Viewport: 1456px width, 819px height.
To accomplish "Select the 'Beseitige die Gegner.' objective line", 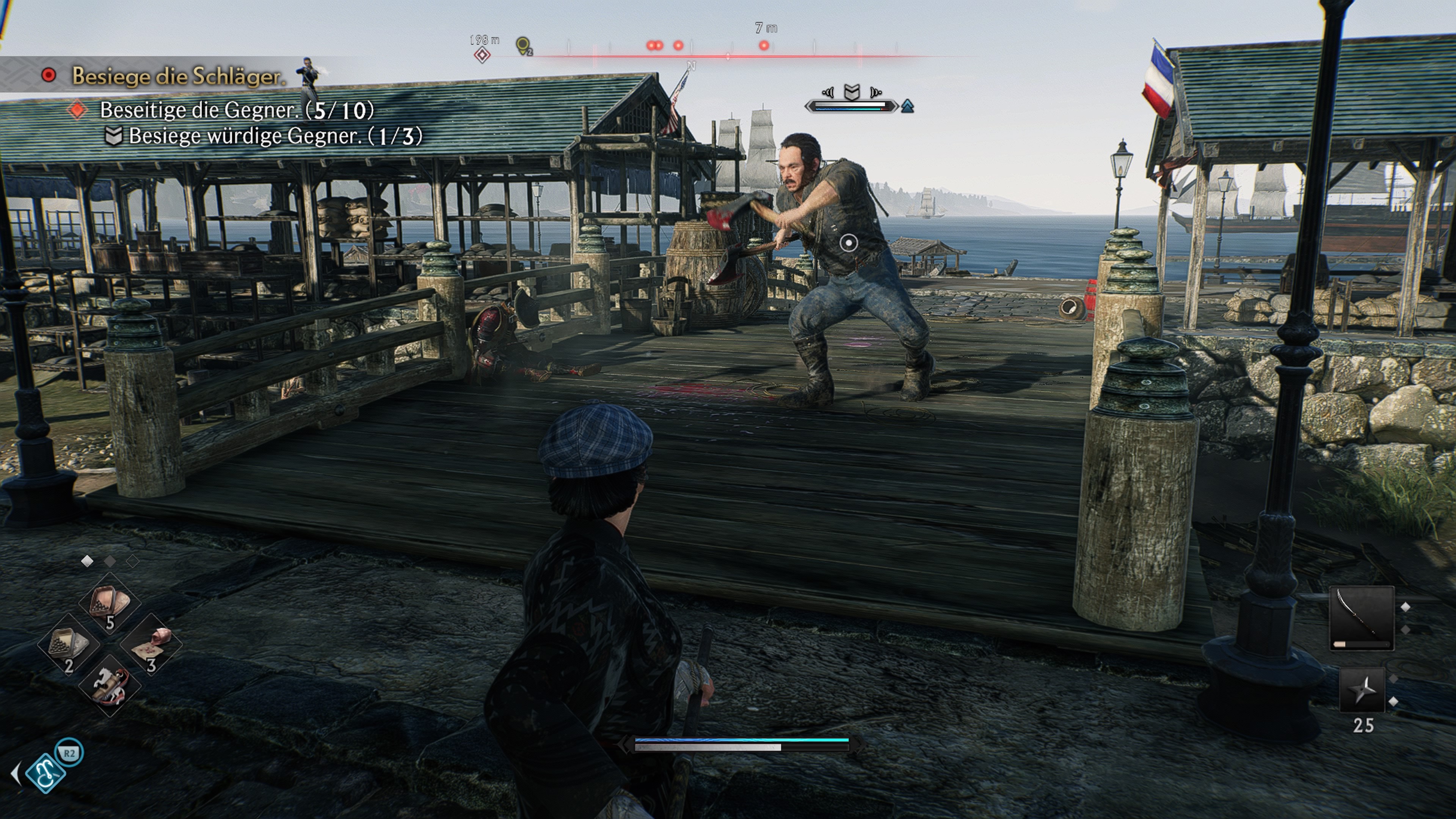I will click(236, 110).
